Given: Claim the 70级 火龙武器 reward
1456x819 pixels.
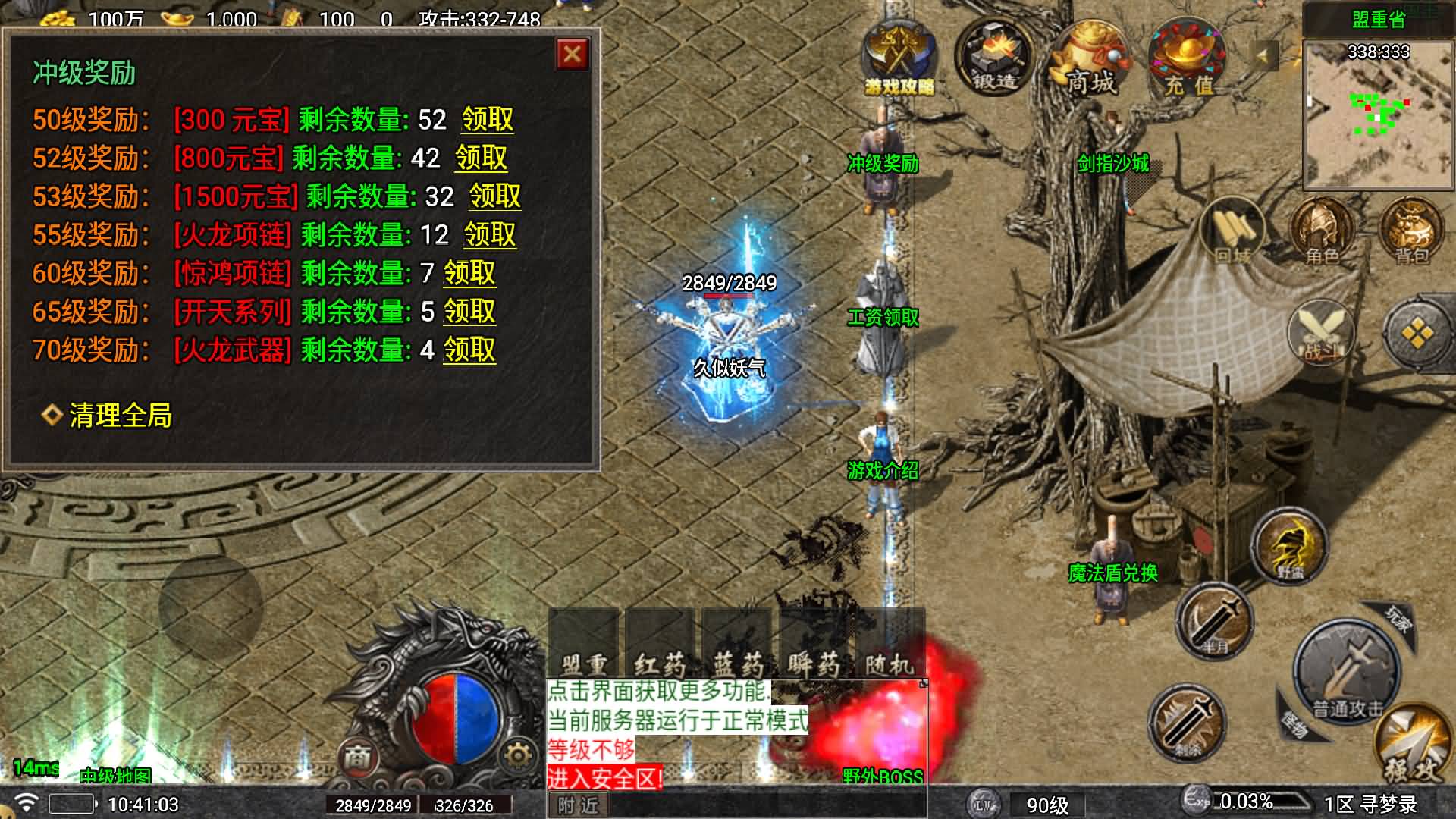Looking at the screenshot, I should [469, 350].
